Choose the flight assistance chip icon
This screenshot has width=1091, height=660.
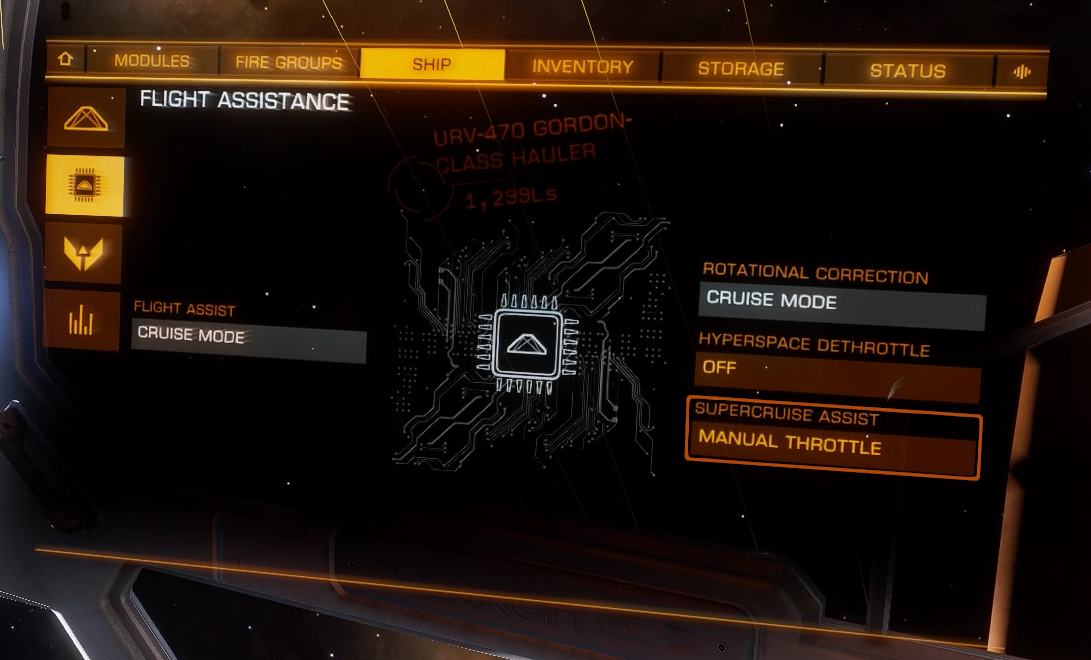pyautogui.click(x=85, y=186)
